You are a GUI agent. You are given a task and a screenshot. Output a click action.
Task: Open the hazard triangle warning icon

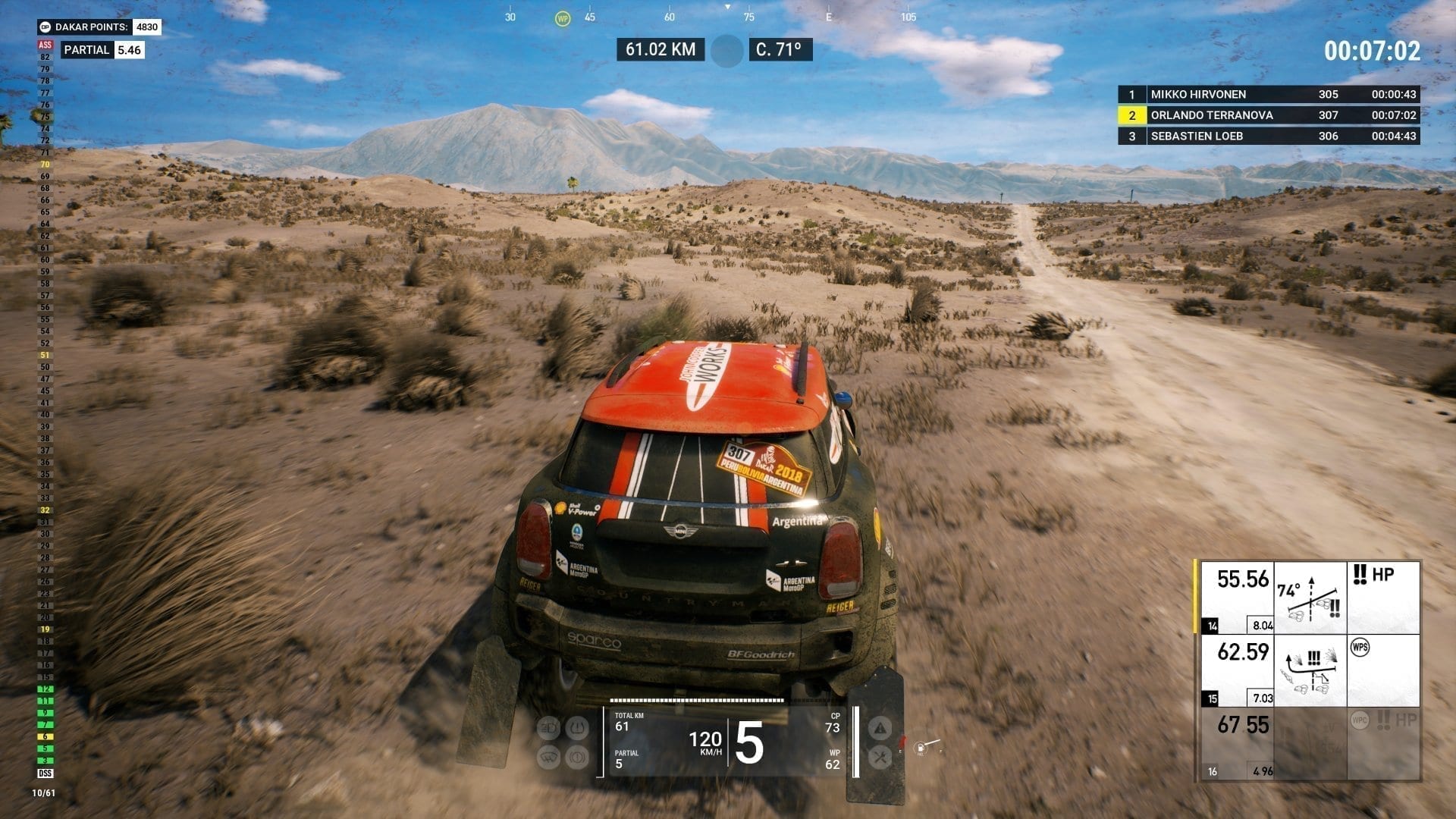[880, 729]
